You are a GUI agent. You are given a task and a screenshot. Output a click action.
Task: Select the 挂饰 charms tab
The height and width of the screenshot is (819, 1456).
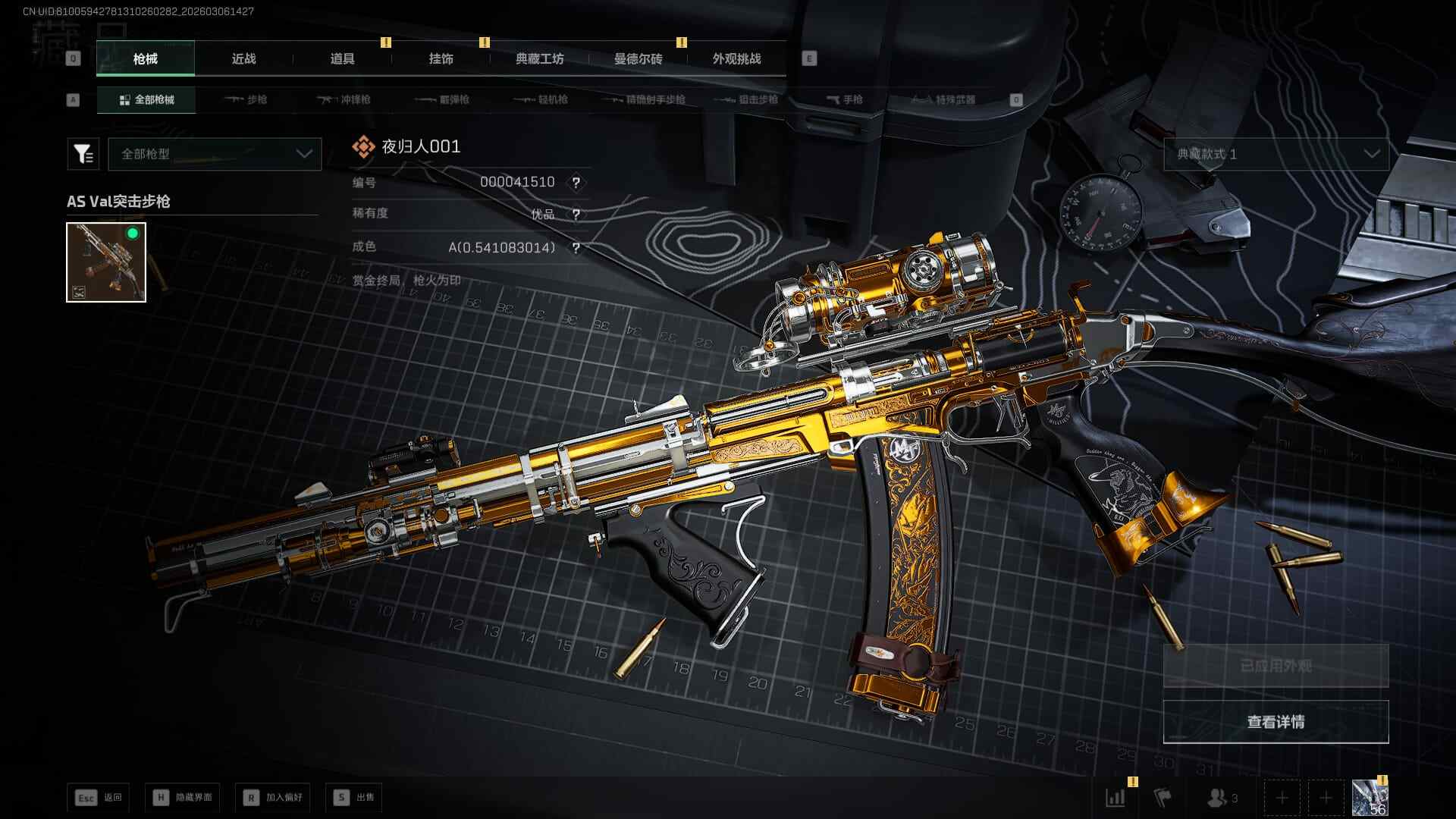tap(441, 59)
